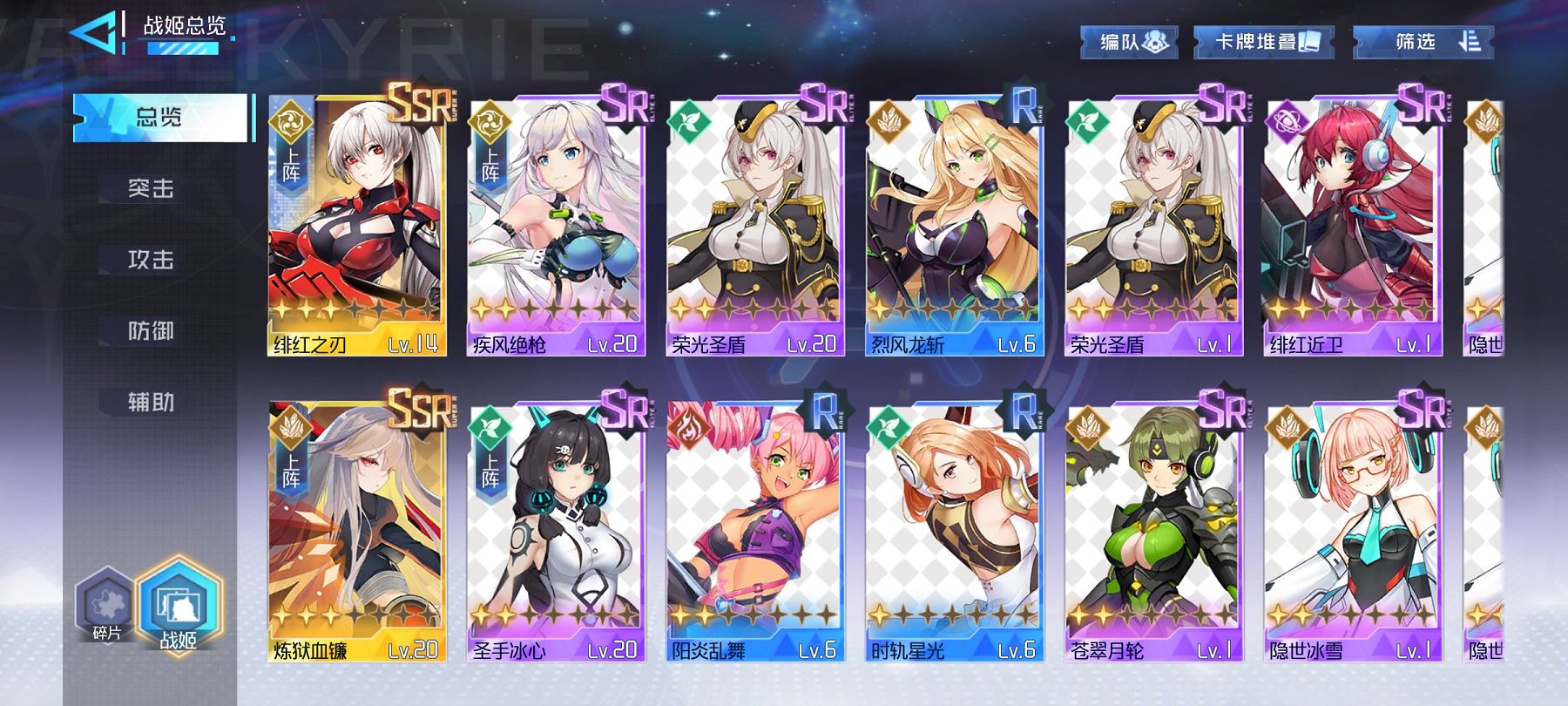The image size is (1568, 706).
Task: Open the SSR card 炼狱血镰
Action: click(x=357, y=532)
